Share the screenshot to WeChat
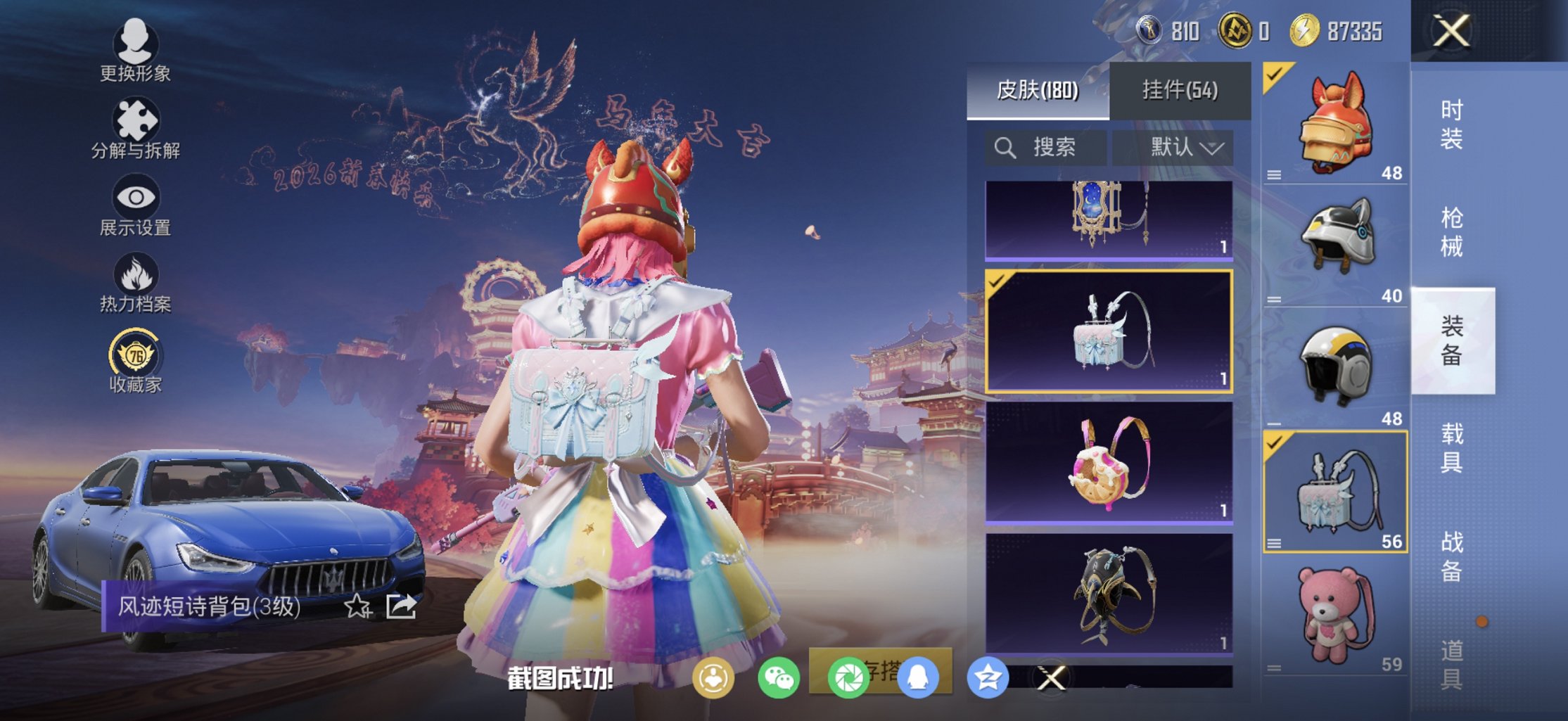This screenshot has height=721, width=1568. tap(778, 678)
